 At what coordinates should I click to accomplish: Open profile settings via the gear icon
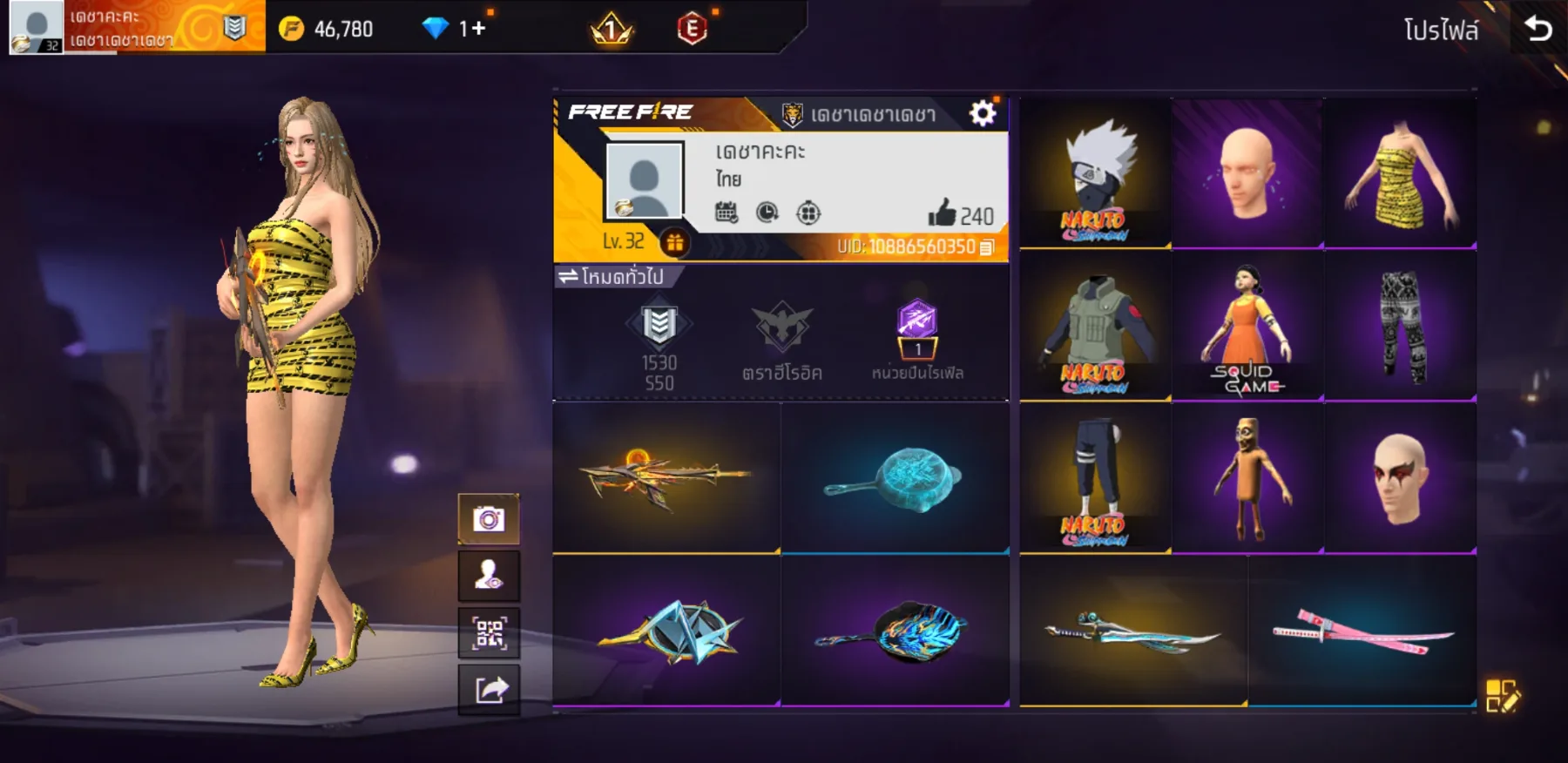(x=983, y=111)
